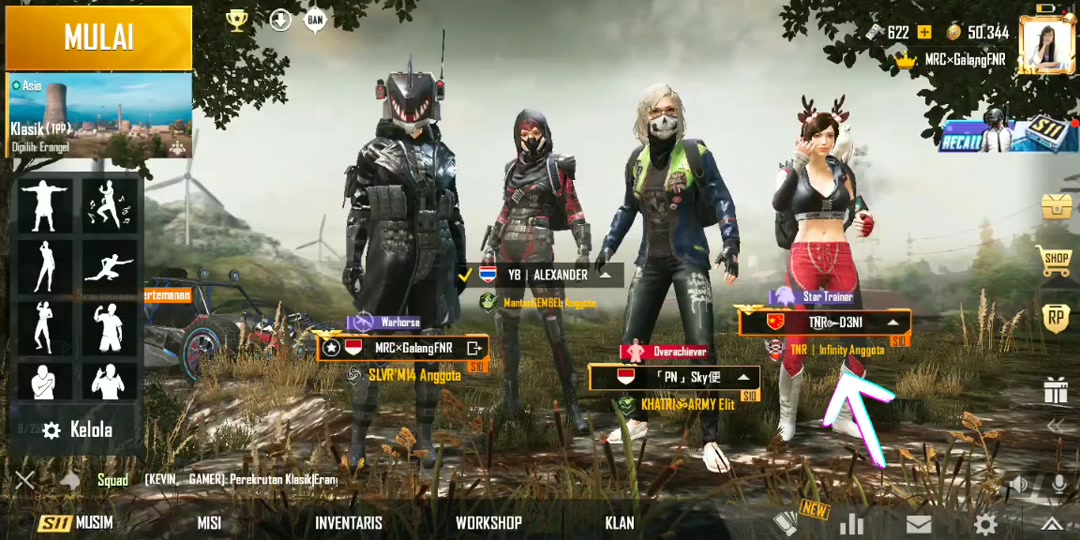Open the settings gear icon
The image size is (1080, 540).
985,524
